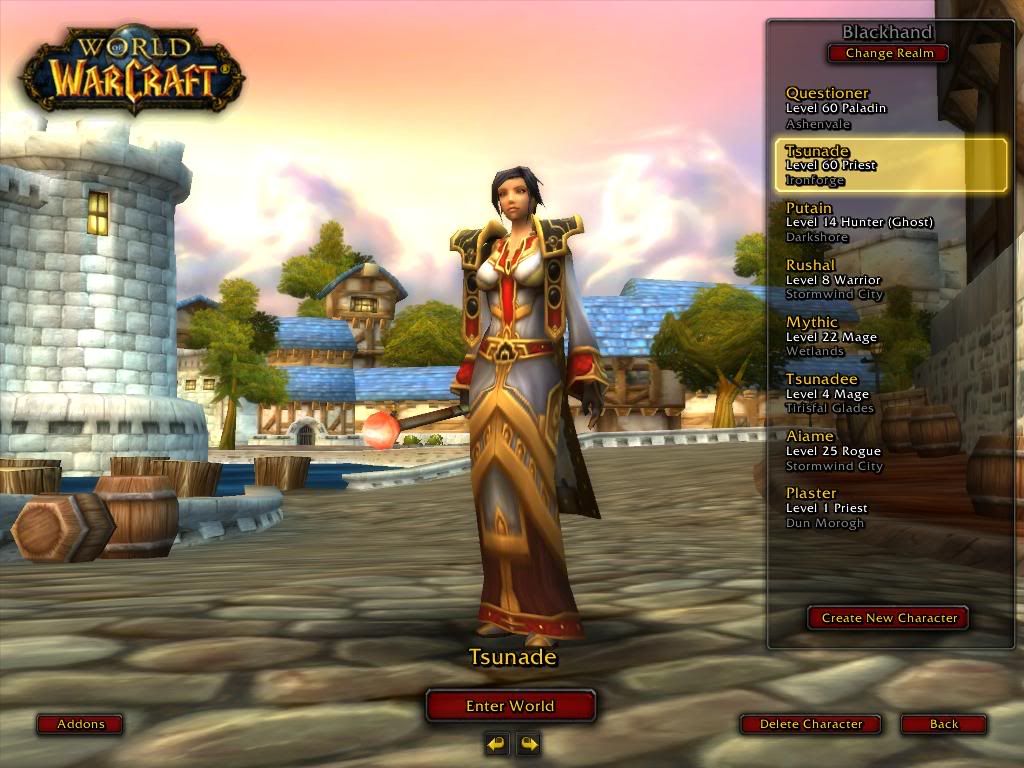
Task: Create New Character
Action: (889, 618)
